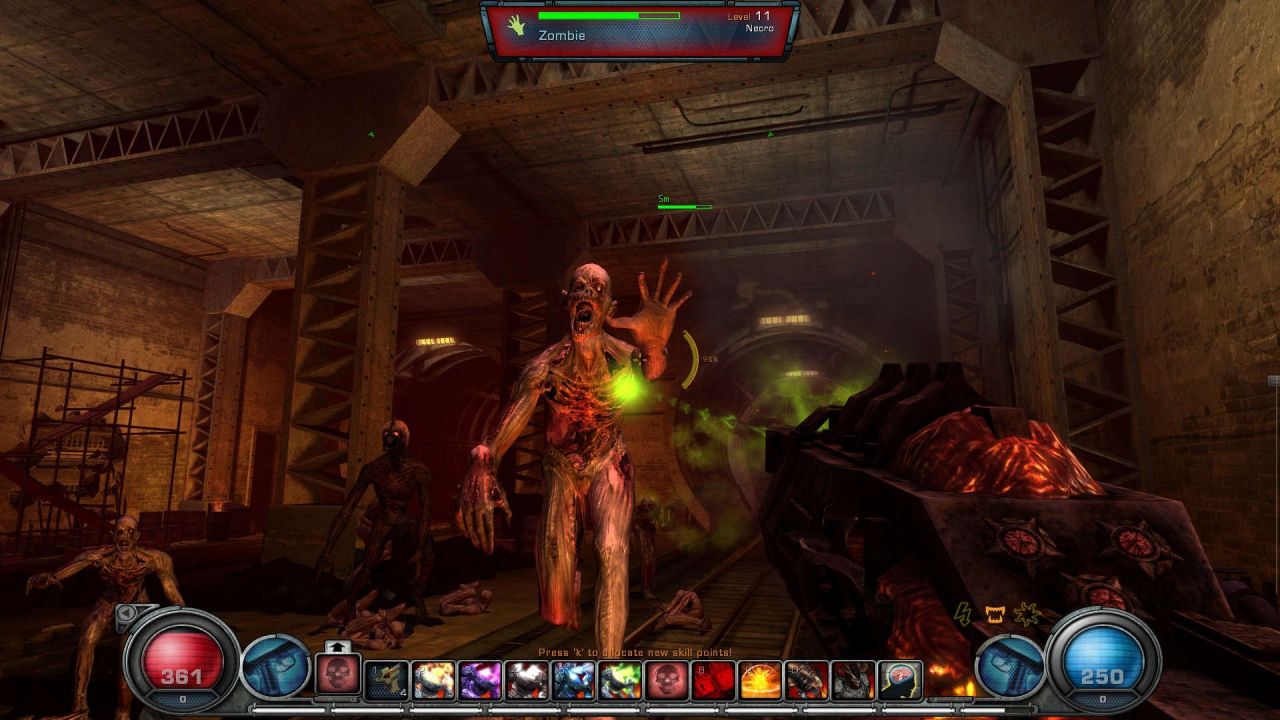Screen dimensions: 1280x720
Task: Activate the fiery orange skill in slot 2
Action: [434, 680]
